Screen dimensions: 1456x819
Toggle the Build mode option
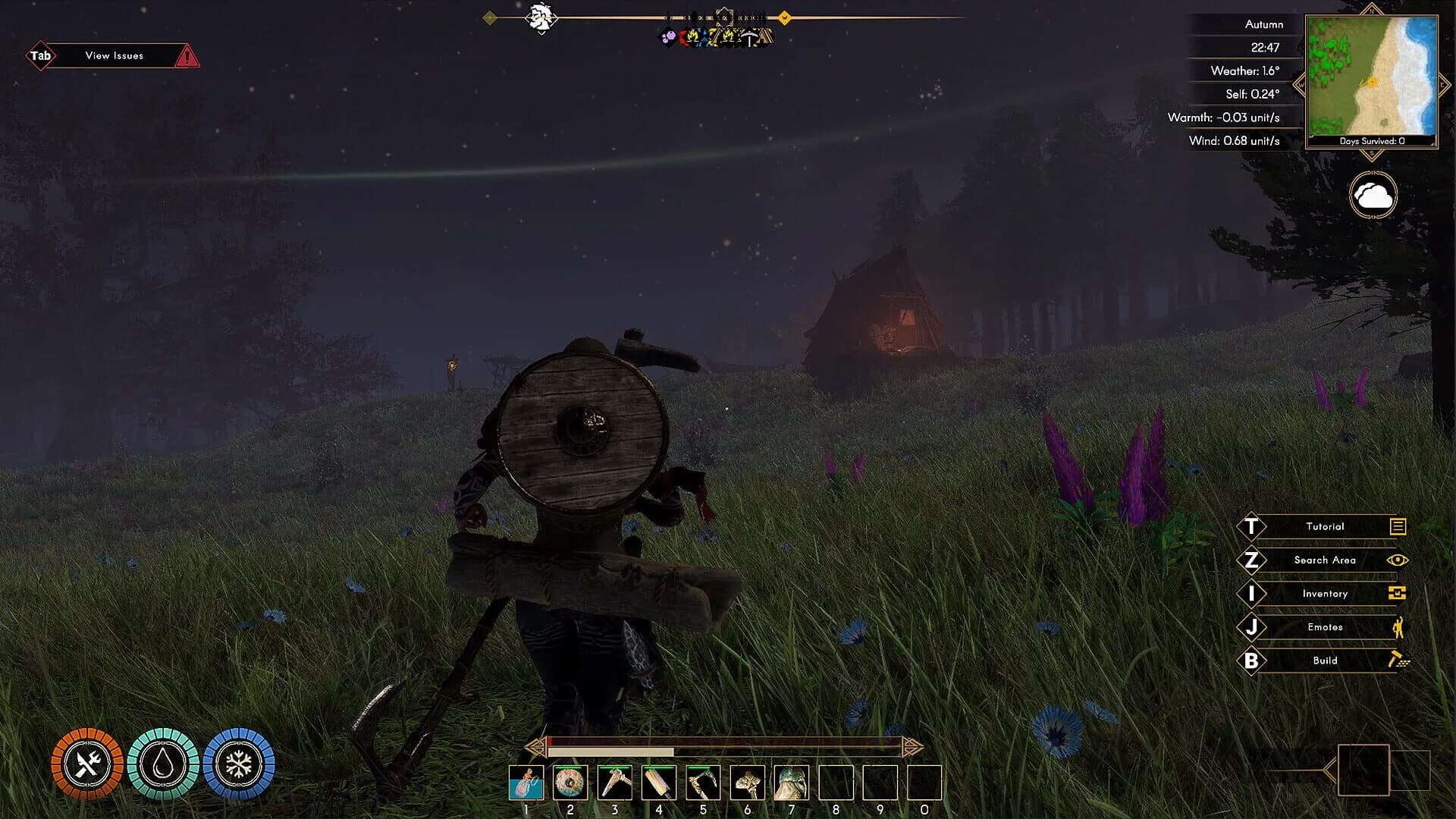(1326, 660)
